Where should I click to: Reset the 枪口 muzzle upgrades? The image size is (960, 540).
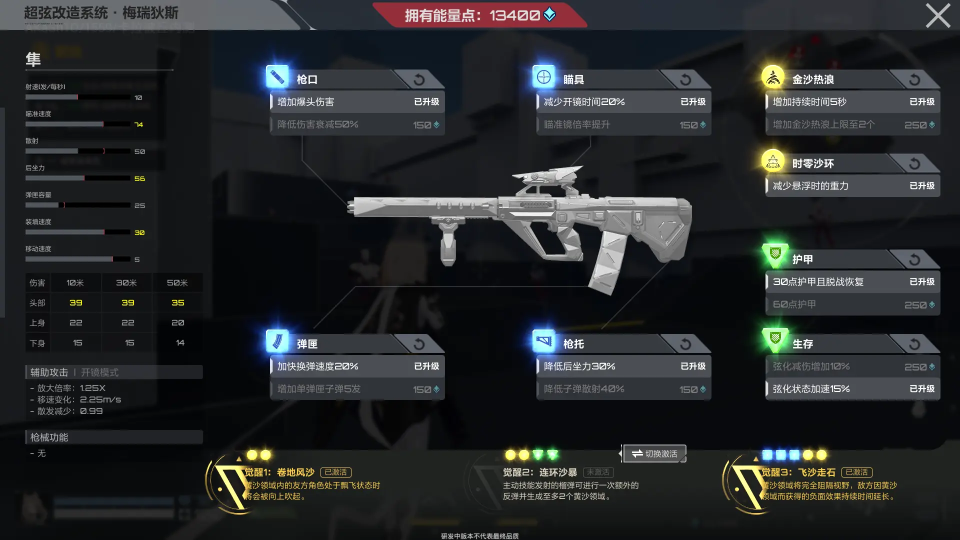pos(418,79)
